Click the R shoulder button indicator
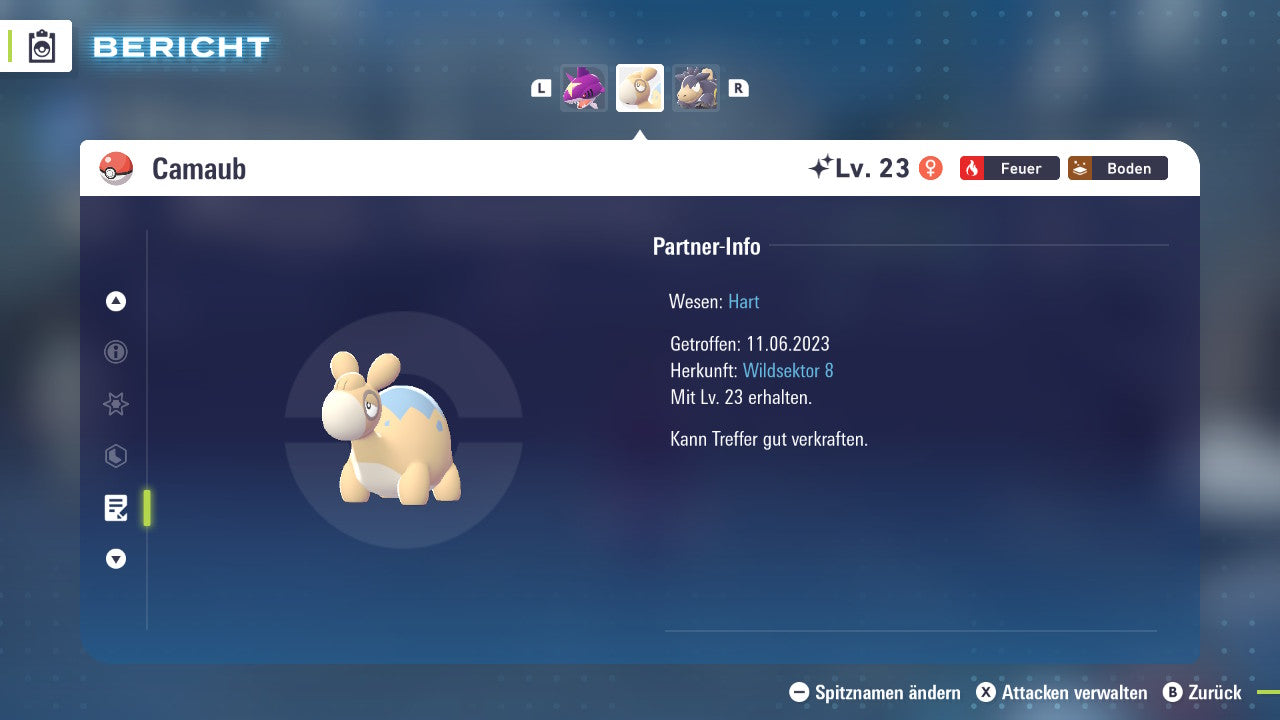Screen dimensions: 1280x720 pos(738,88)
